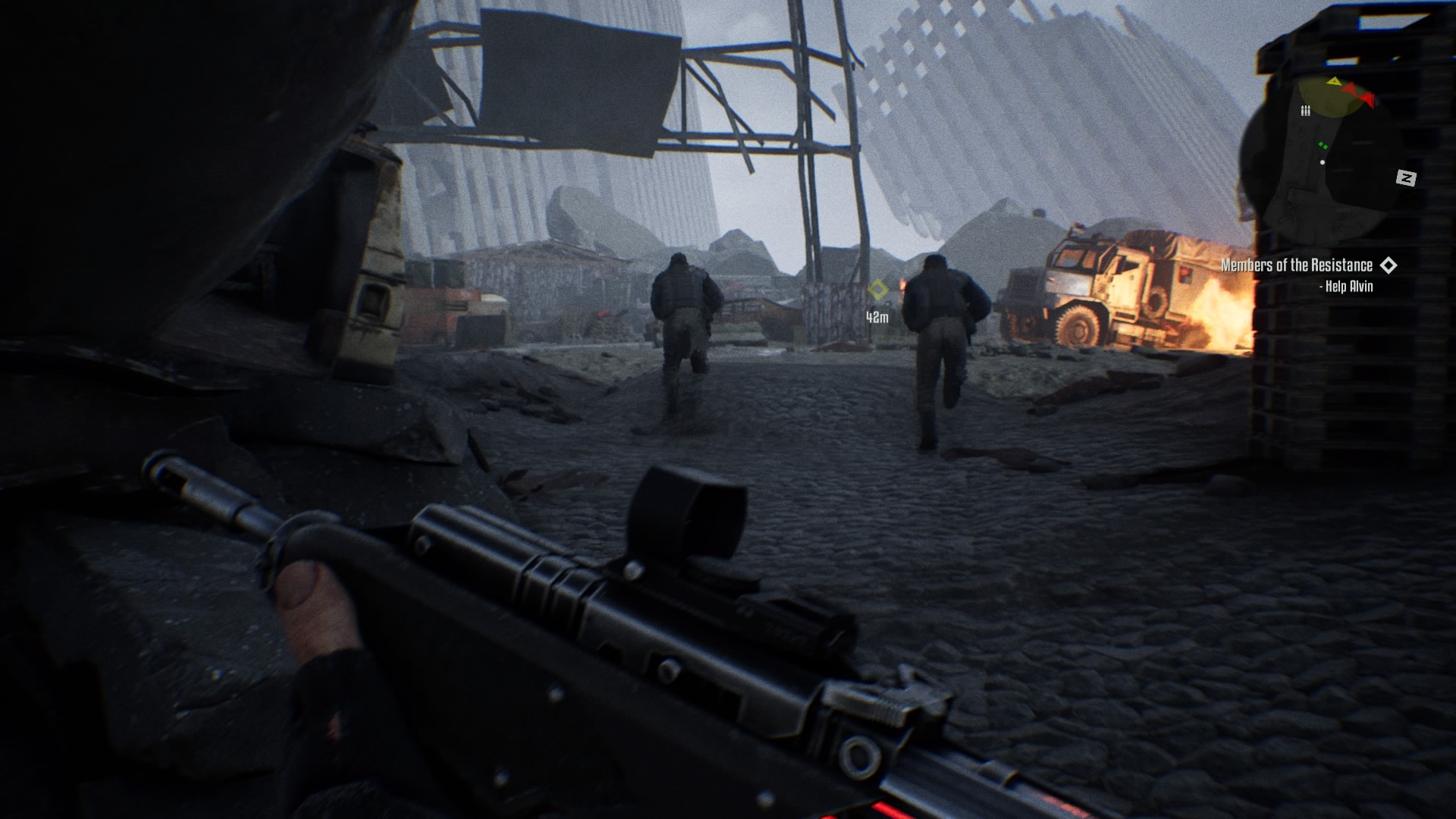Click the white diamond objective icon
This screenshot has width=1456, height=819.
click(1389, 265)
